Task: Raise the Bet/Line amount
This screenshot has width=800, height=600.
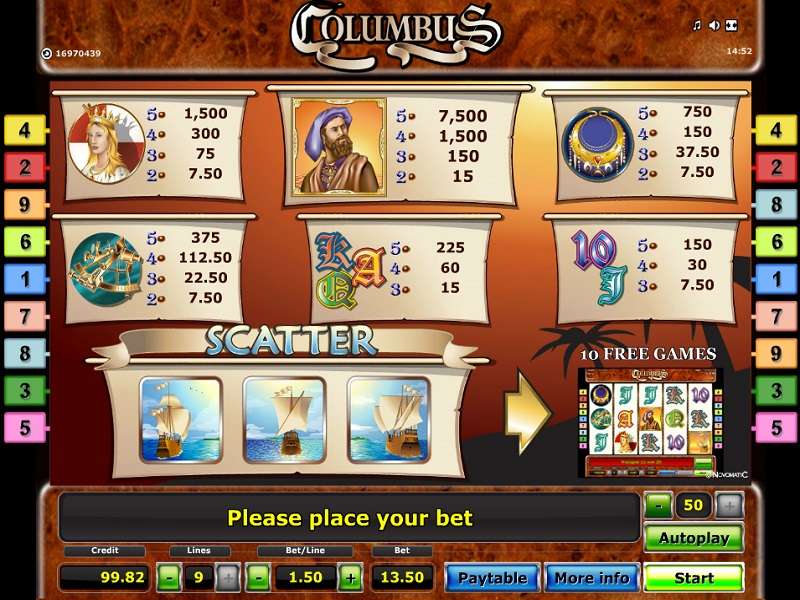Action: [x=350, y=577]
